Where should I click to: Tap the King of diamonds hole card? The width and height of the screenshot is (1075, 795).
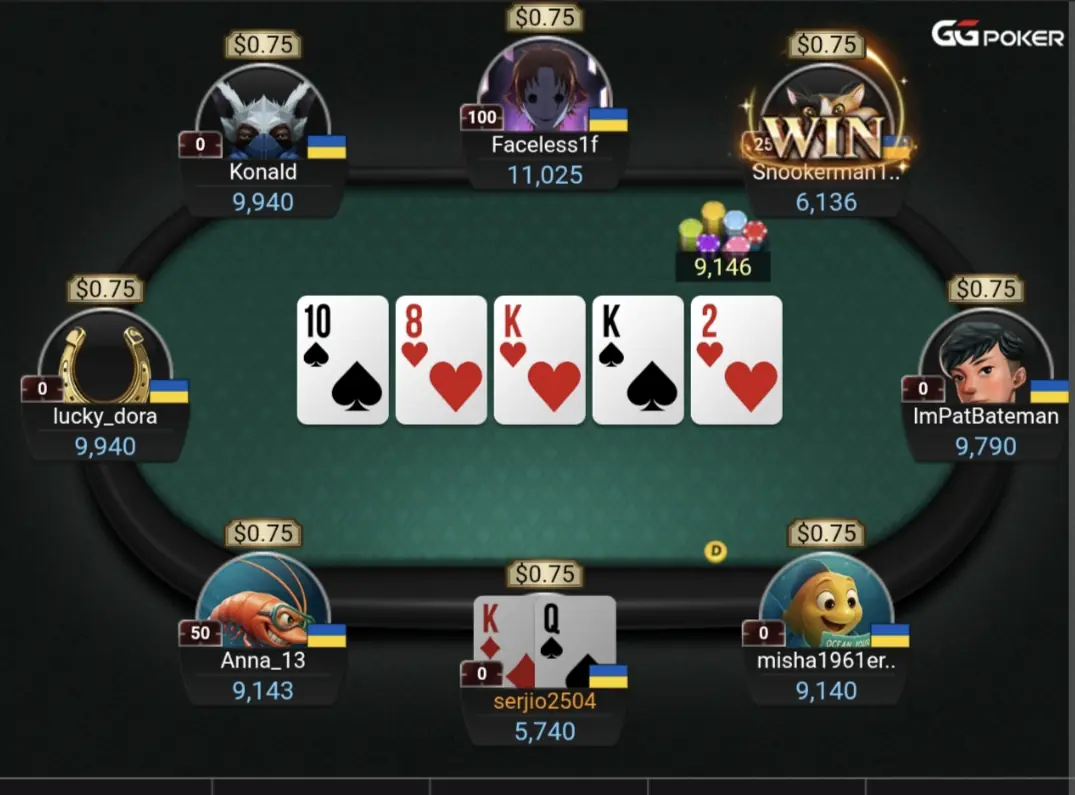[x=501, y=640]
